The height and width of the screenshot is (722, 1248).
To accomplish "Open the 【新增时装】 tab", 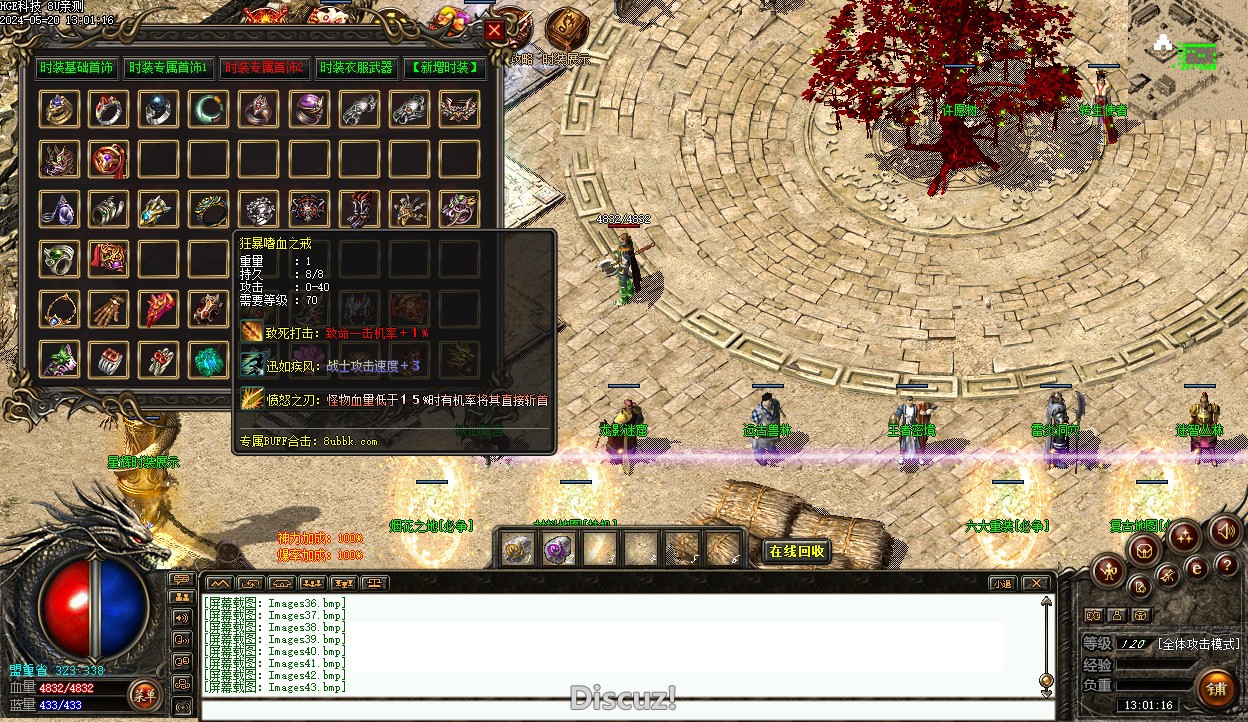I will click(x=445, y=68).
